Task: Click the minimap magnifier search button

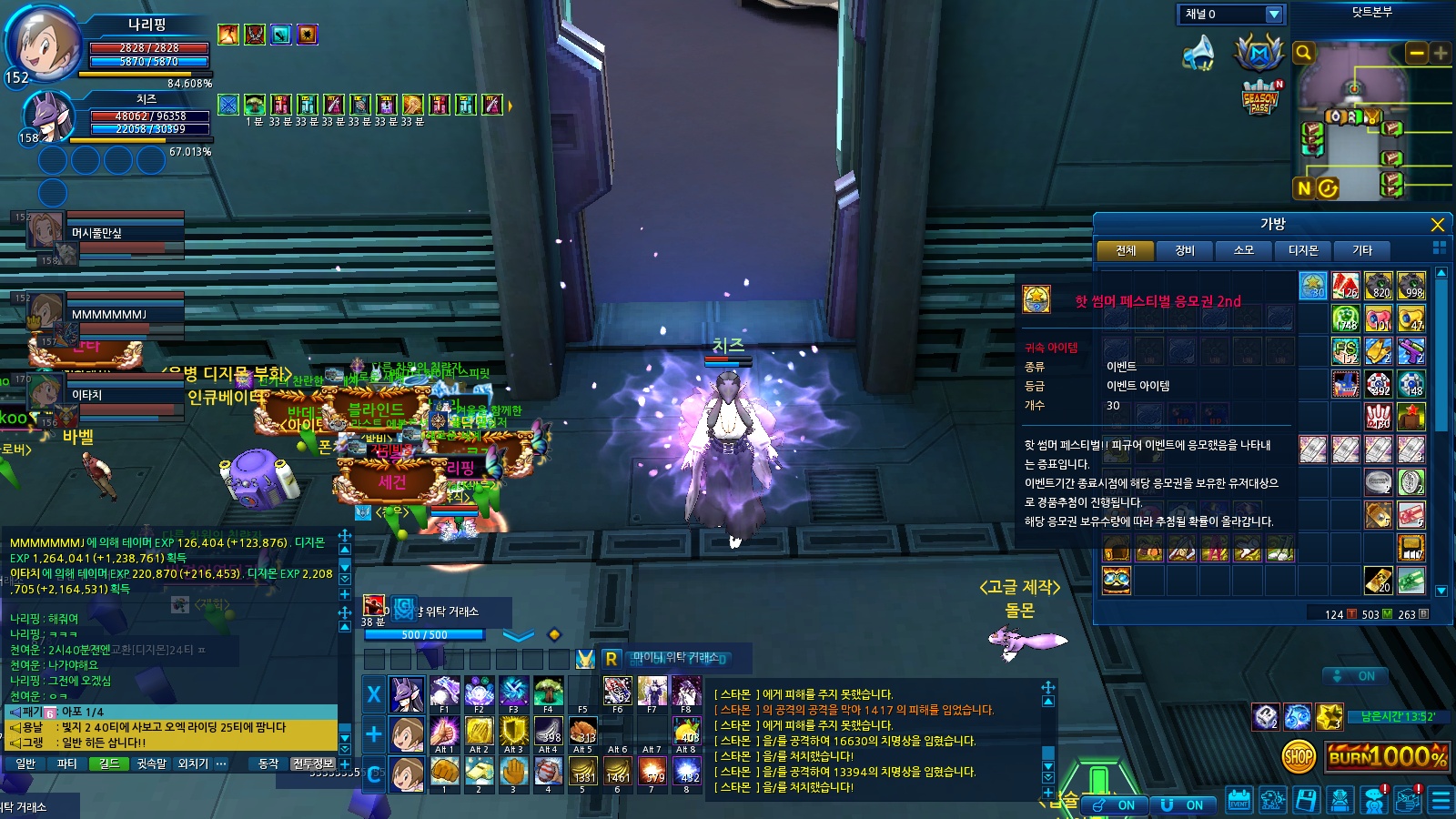Action: 1303,53
